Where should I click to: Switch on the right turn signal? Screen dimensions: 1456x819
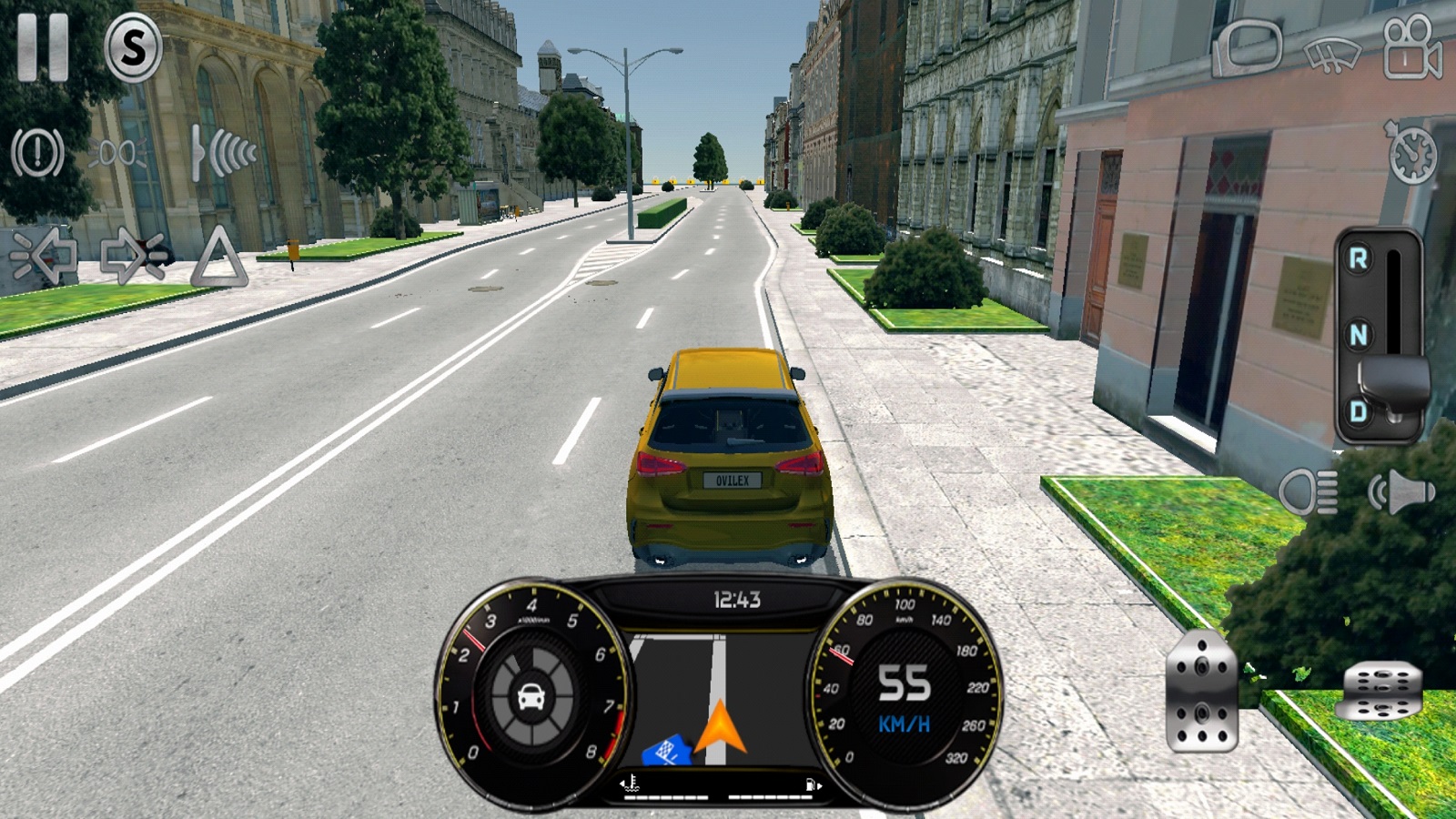click(x=133, y=257)
